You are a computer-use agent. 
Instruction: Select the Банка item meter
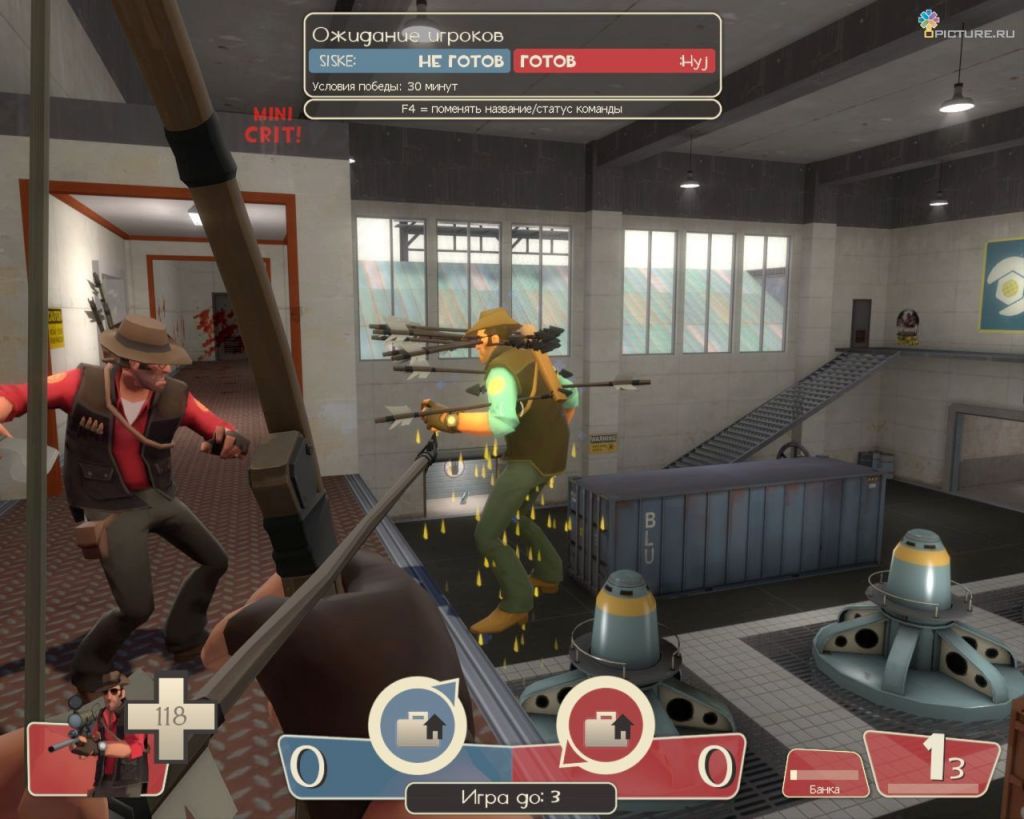tap(825, 775)
